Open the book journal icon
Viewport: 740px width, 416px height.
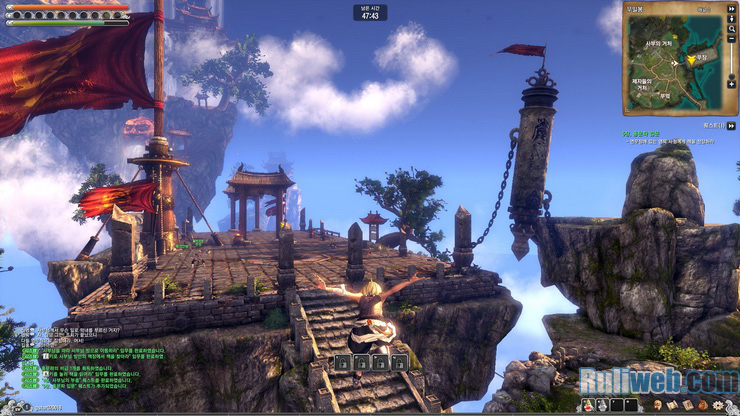[x=686, y=405]
